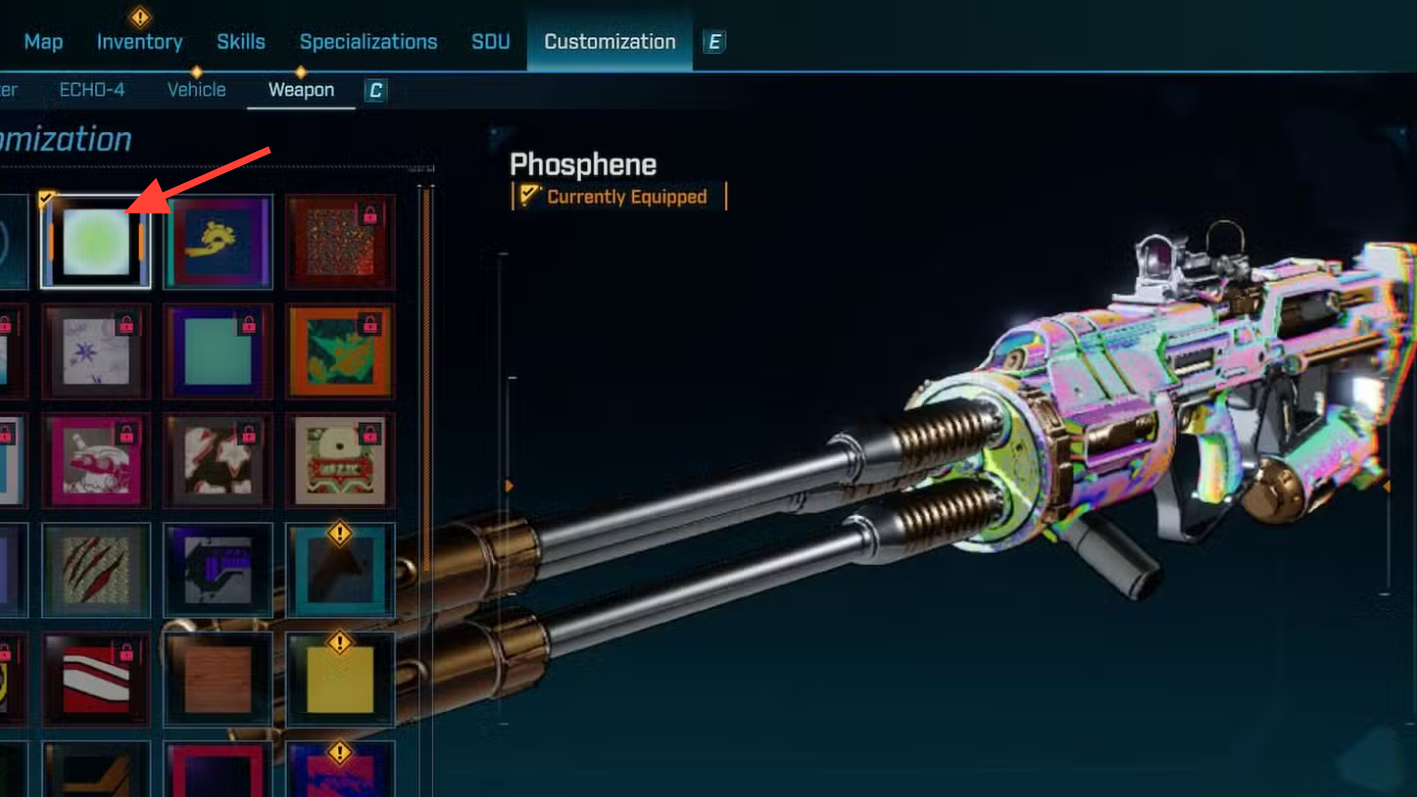This screenshot has height=797, width=1417.
Task: Select the locked red and white striped skin
Action: tap(96, 679)
